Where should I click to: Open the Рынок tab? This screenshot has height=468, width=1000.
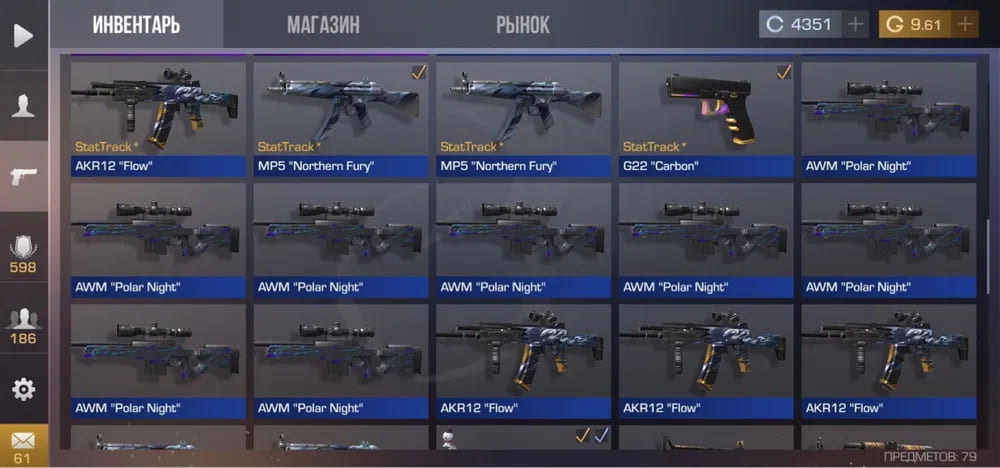pyautogui.click(x=522, y=25)
